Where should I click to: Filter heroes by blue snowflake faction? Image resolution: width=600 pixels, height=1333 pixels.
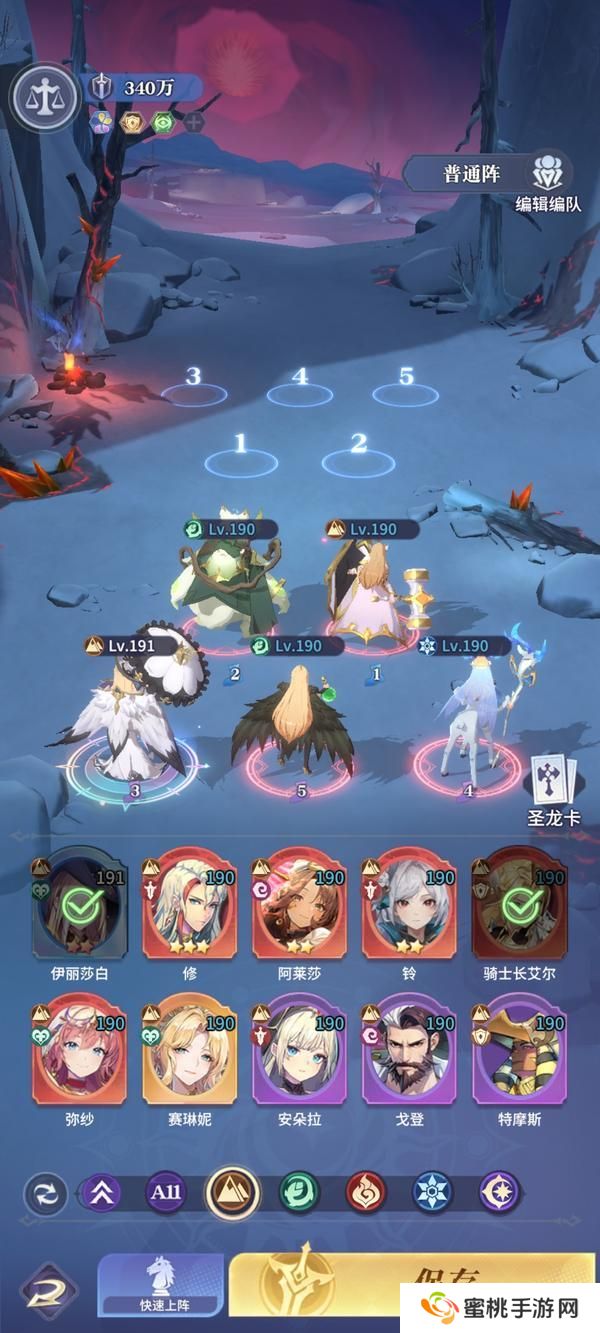tap(432, 1192)
